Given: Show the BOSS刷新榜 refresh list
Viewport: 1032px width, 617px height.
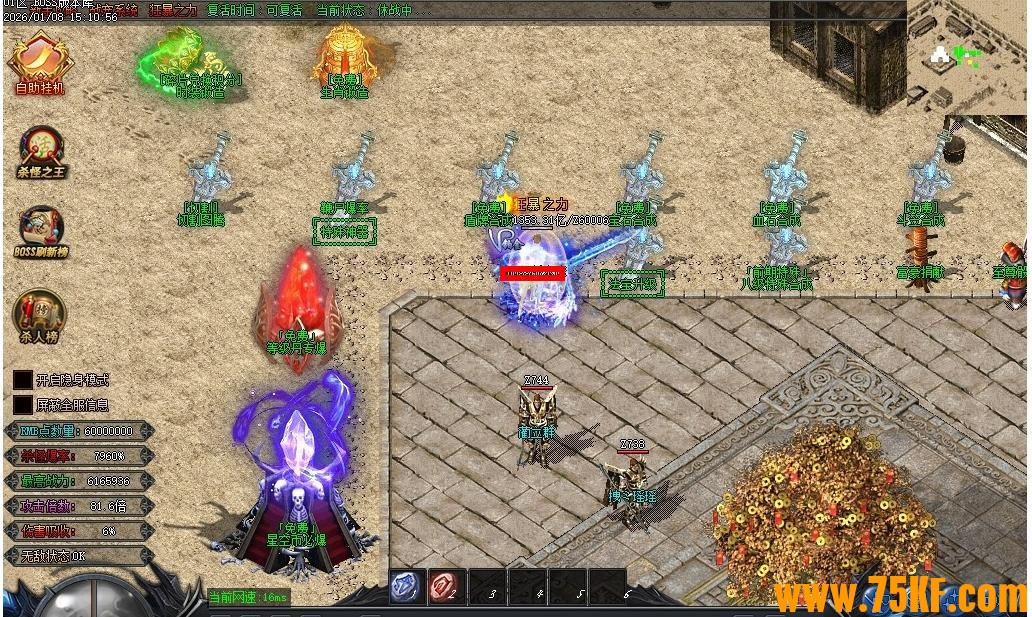Looking at the screenshot, I should point(40,231).
